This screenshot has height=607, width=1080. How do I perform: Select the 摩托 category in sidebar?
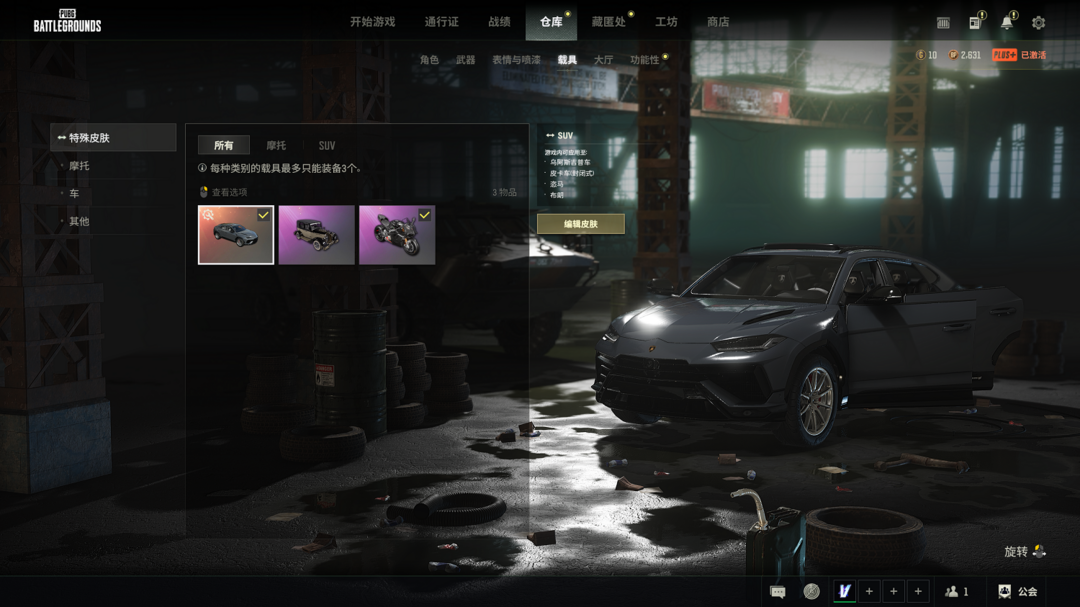click(x=79, y=166)
